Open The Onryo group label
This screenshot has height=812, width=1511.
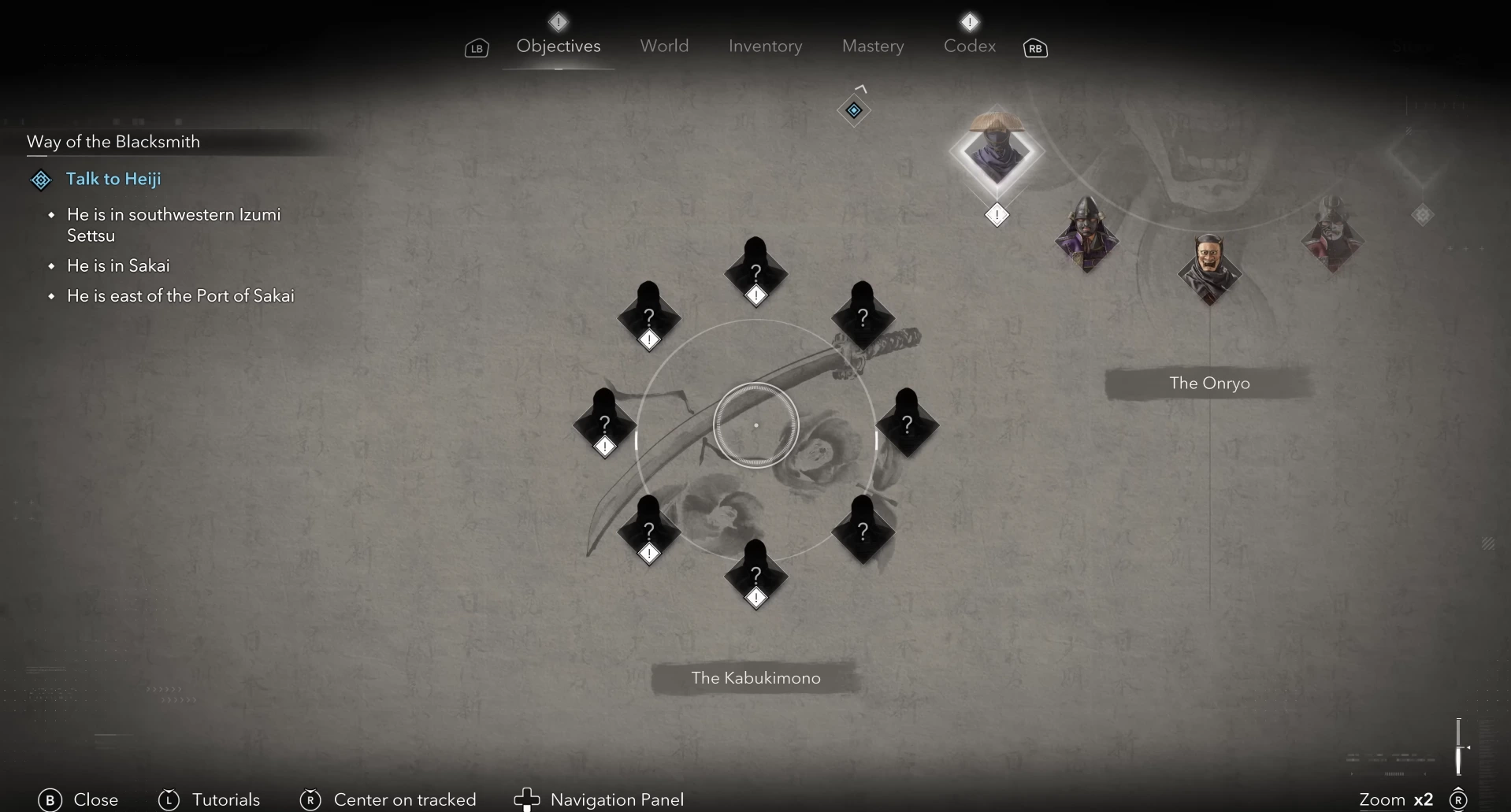coord(1209,384)
